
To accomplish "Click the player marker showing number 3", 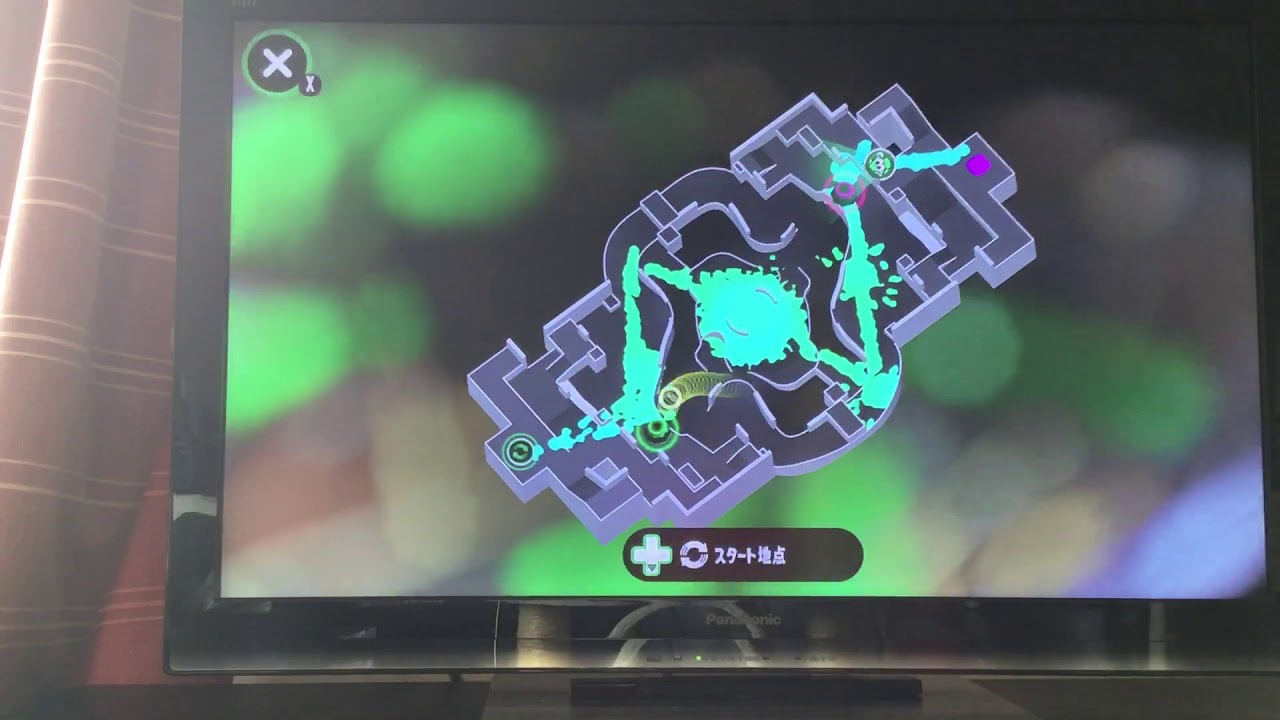I will coord(880,163).
